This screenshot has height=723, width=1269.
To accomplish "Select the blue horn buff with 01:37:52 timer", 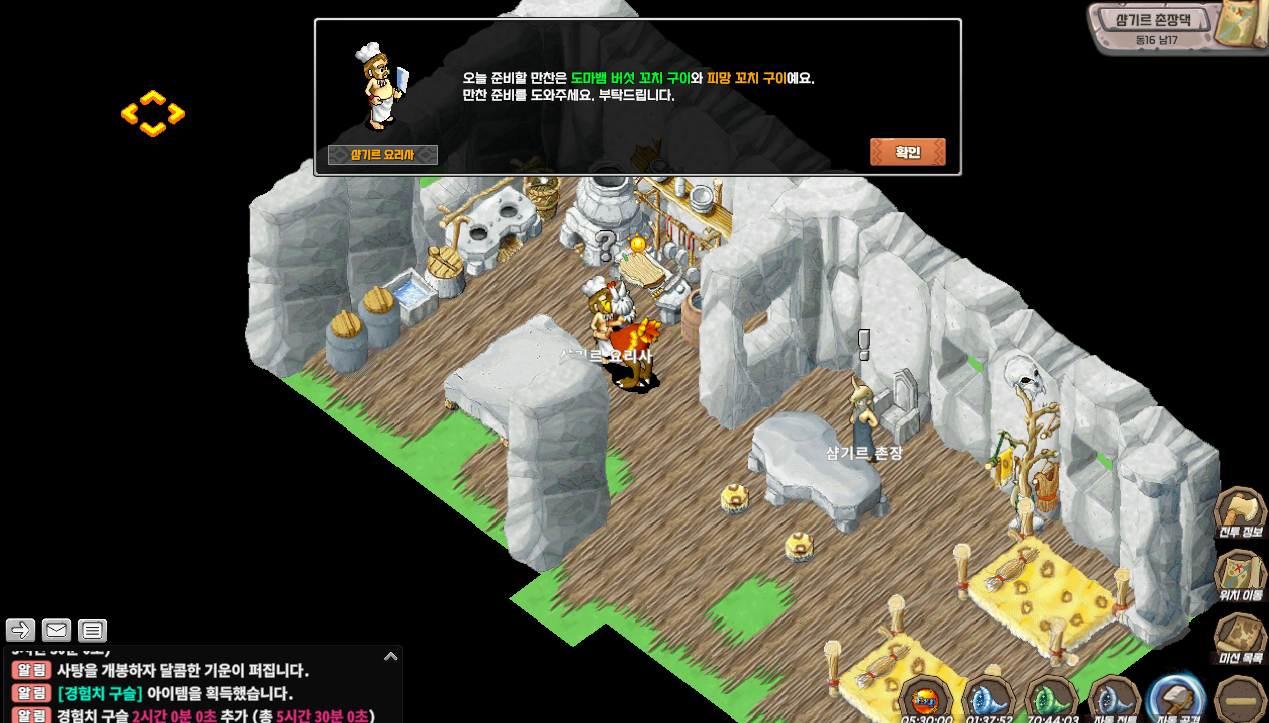I will point(988,698).
